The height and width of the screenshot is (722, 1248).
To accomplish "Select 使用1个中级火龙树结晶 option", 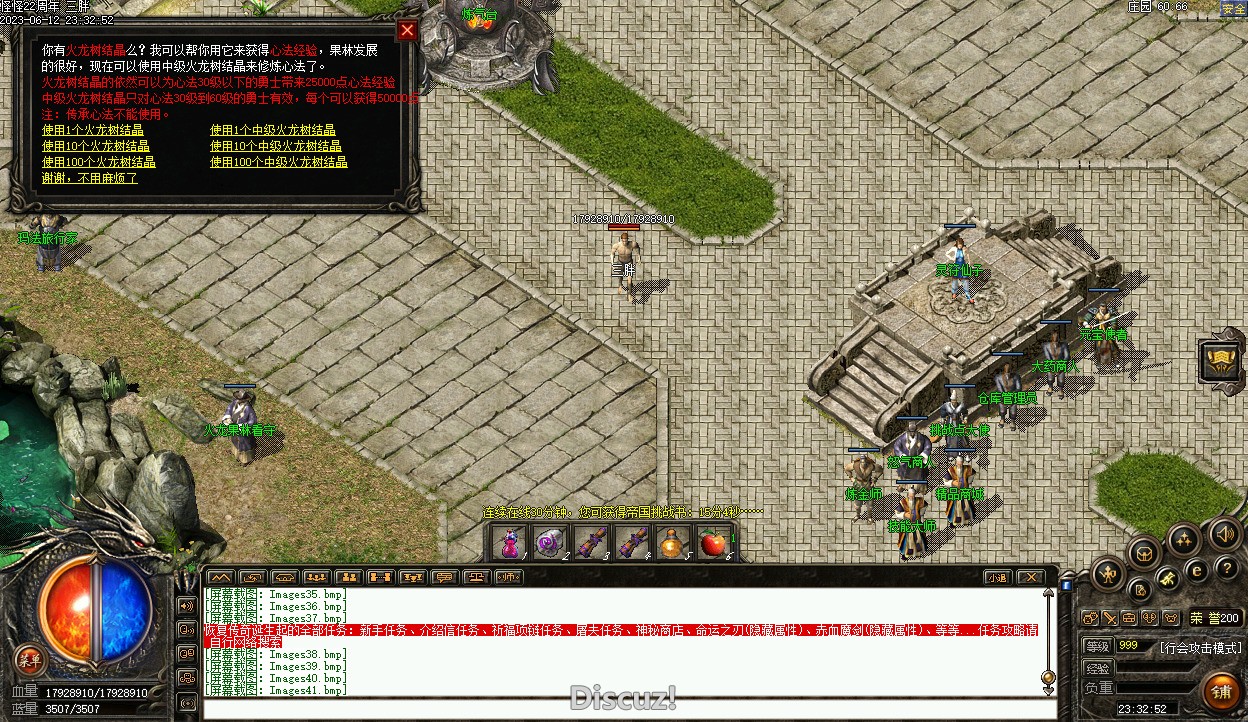I will coord(272,130).
